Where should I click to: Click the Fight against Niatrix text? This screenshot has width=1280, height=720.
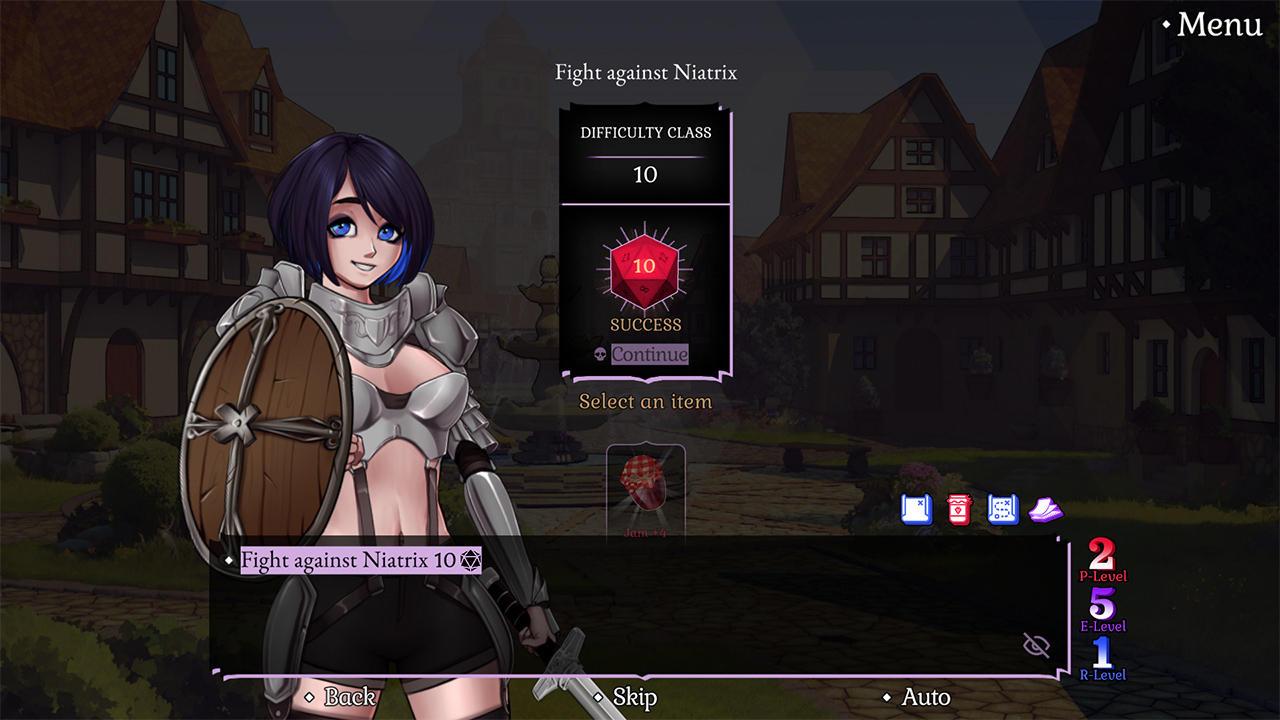pyautogui.click(x=646, y=72)
